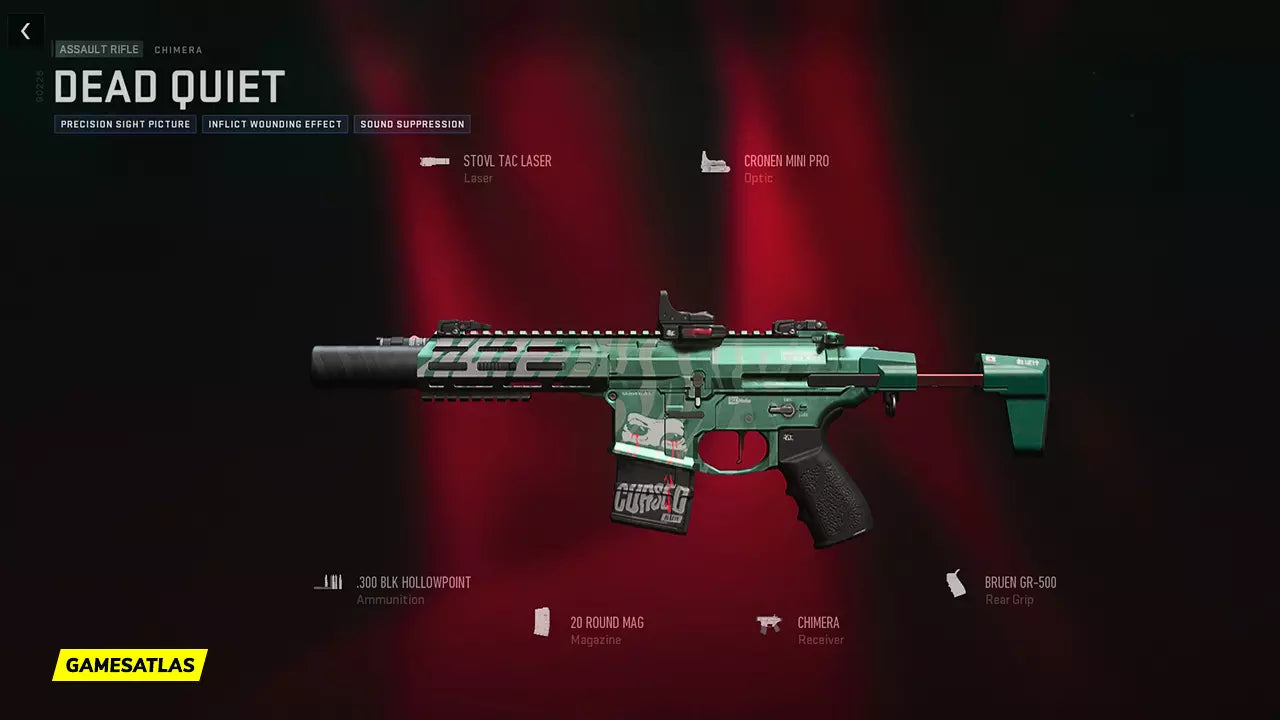The height and width of the screenshot is (720, 1280).
Task: Select the STOVL Tac Laser attachment
Action: pos(506,162)
